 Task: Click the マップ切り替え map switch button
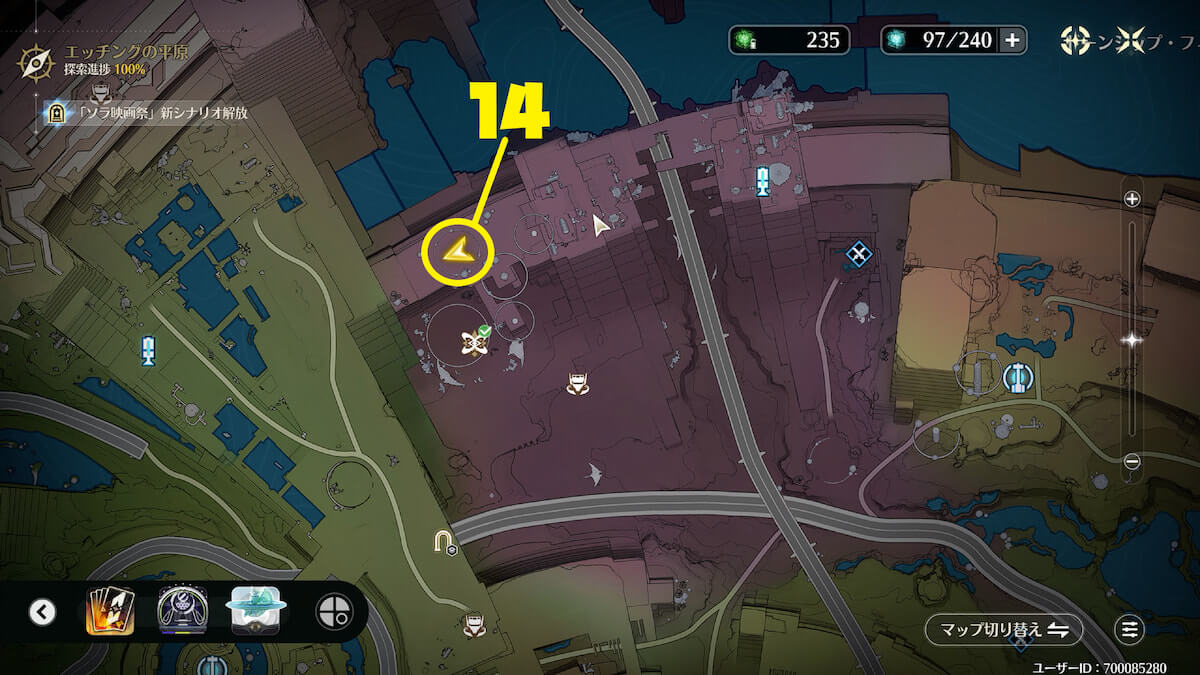tap(1003, 629)
